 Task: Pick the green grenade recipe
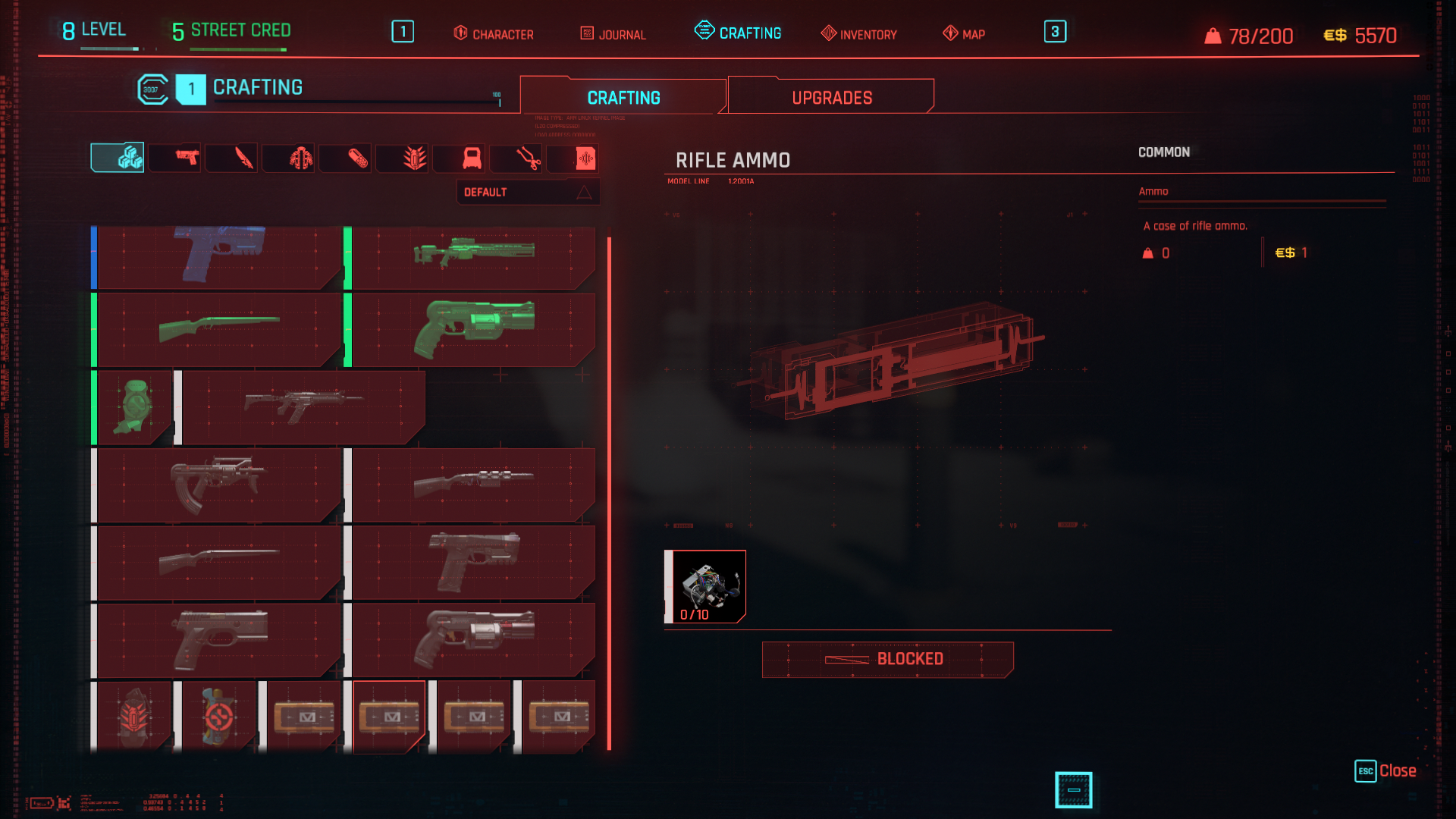[x=135, y=407]
